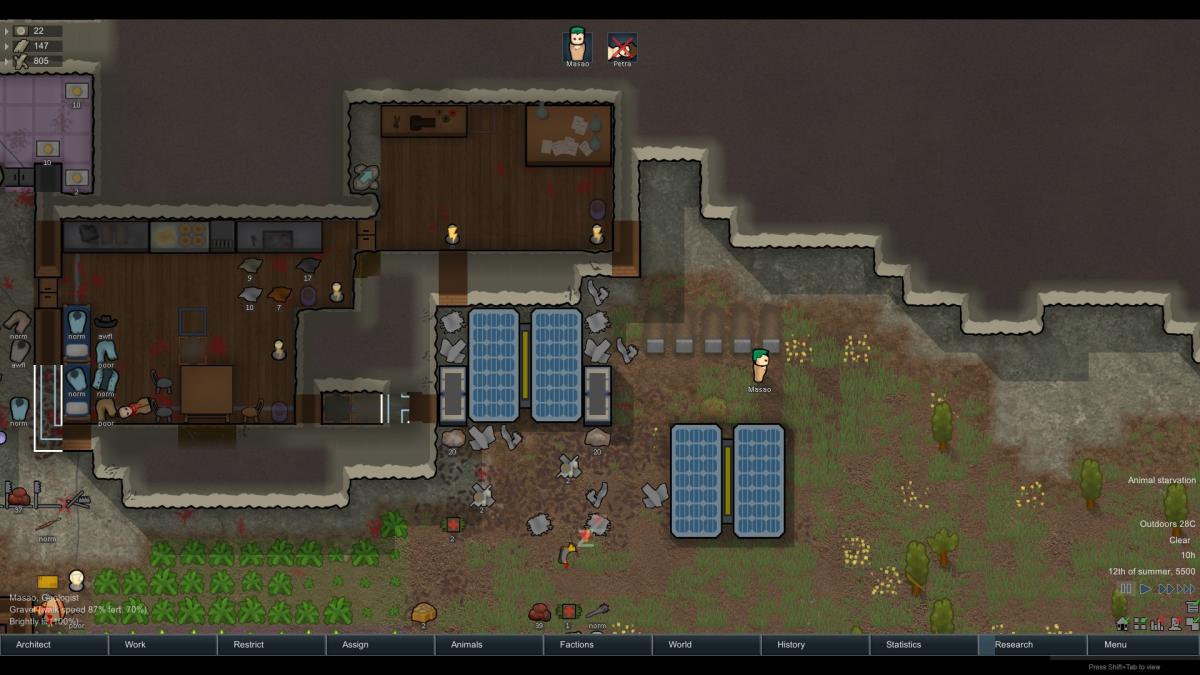Viewport: 1200px width, 675px height.
Task: Open the Animals tab
Action: tap(490, 645)
